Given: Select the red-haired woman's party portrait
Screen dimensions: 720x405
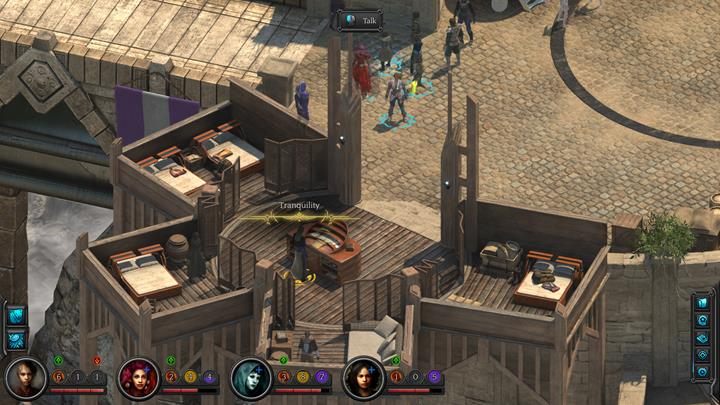Looking at the screenshot, I should [x=138, y=379].
